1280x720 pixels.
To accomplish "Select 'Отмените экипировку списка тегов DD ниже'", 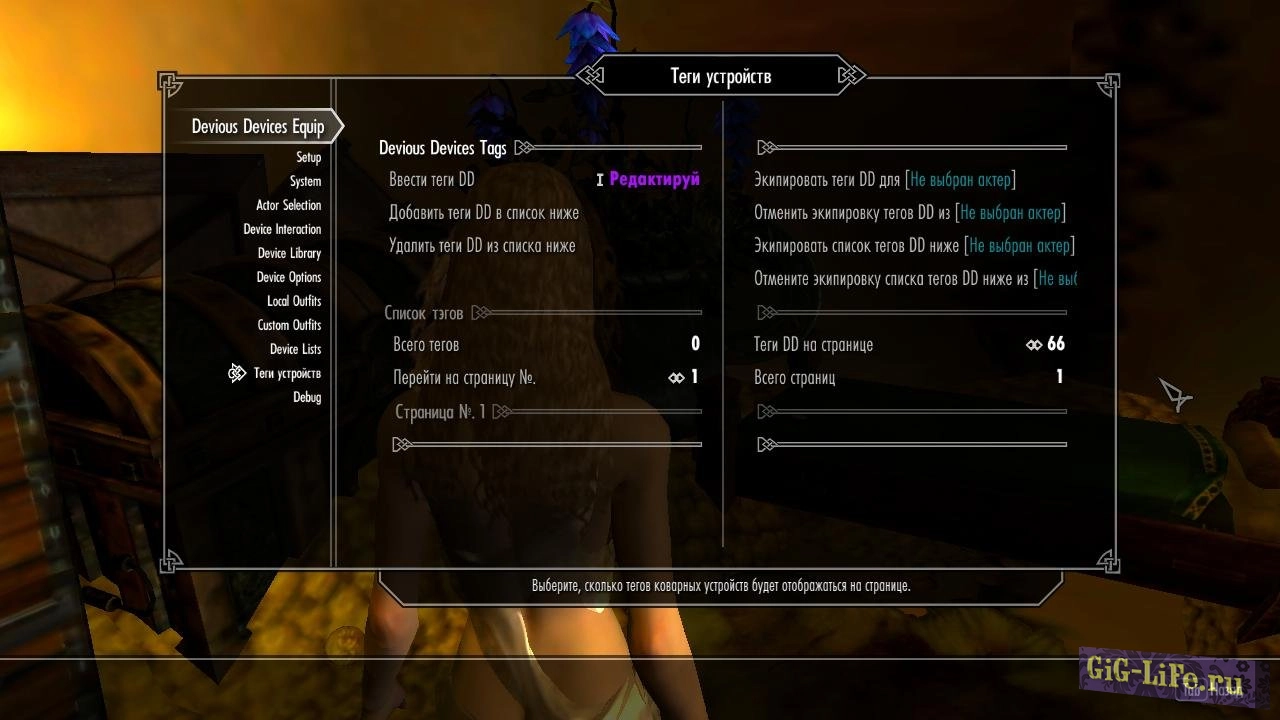I will click(x=914, y=279).
